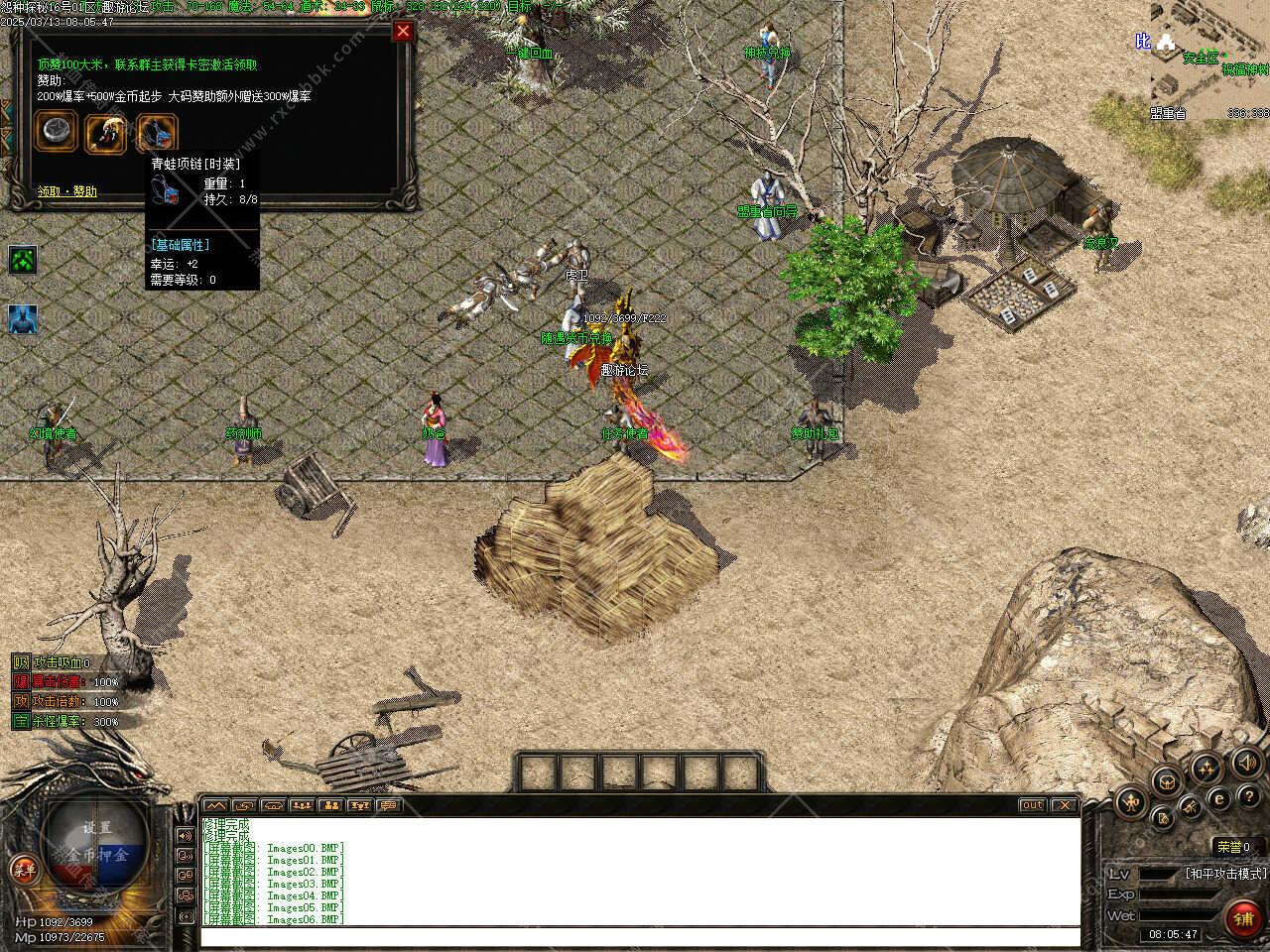This screenshot has height=952, width=1270.
Task: Open help with the question mark button
Action: pyautogui.click(x=1247, y=794)
